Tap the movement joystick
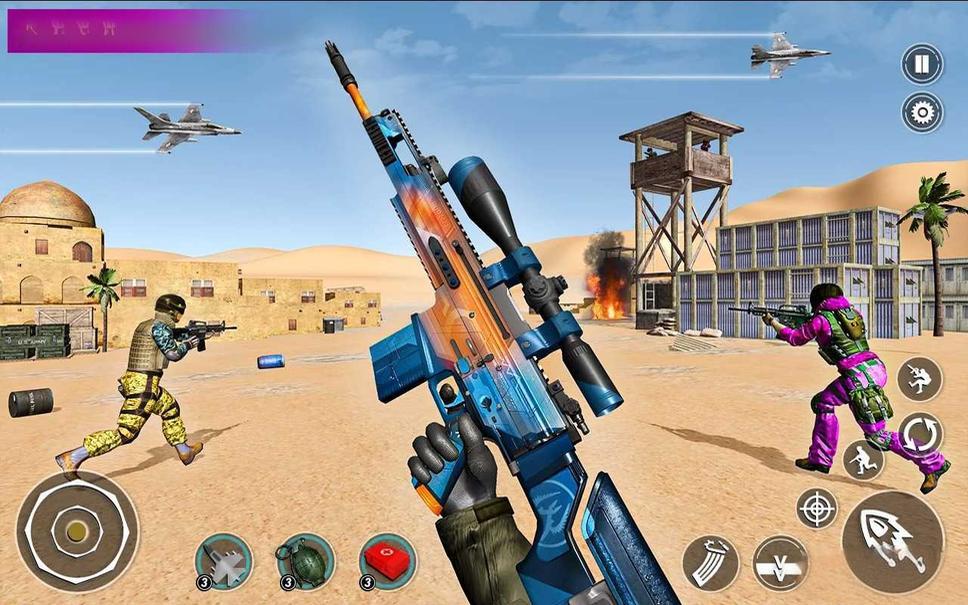The image size is (968, 605). [77, 531]
